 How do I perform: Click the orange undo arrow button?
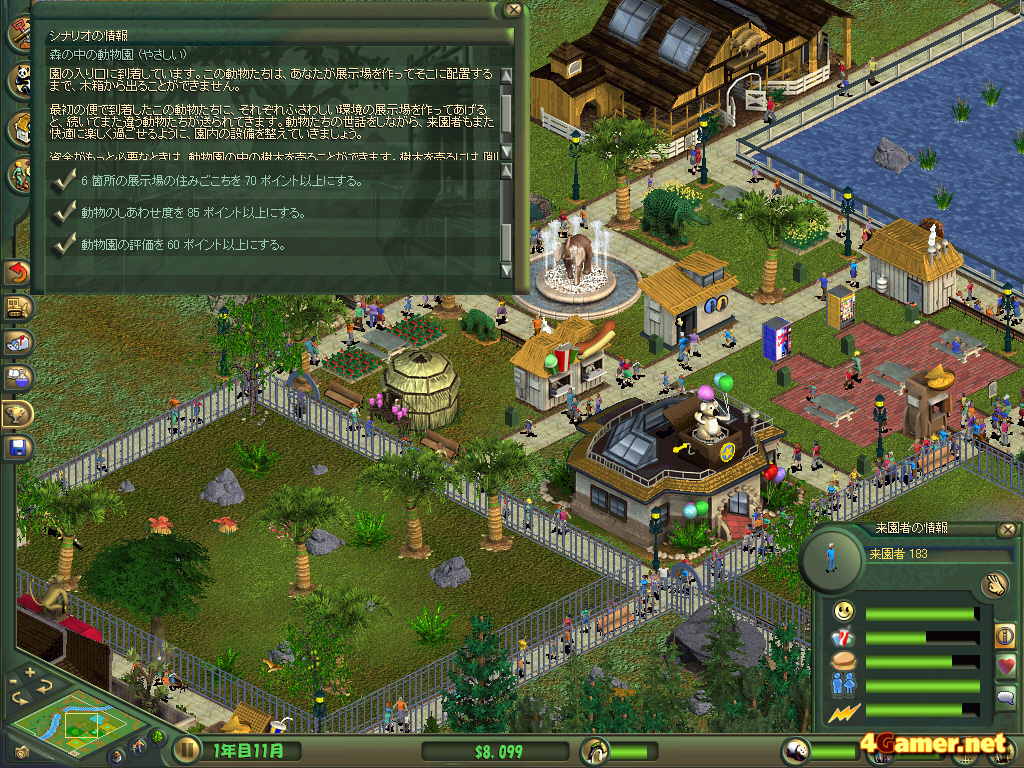click(17, 272)
